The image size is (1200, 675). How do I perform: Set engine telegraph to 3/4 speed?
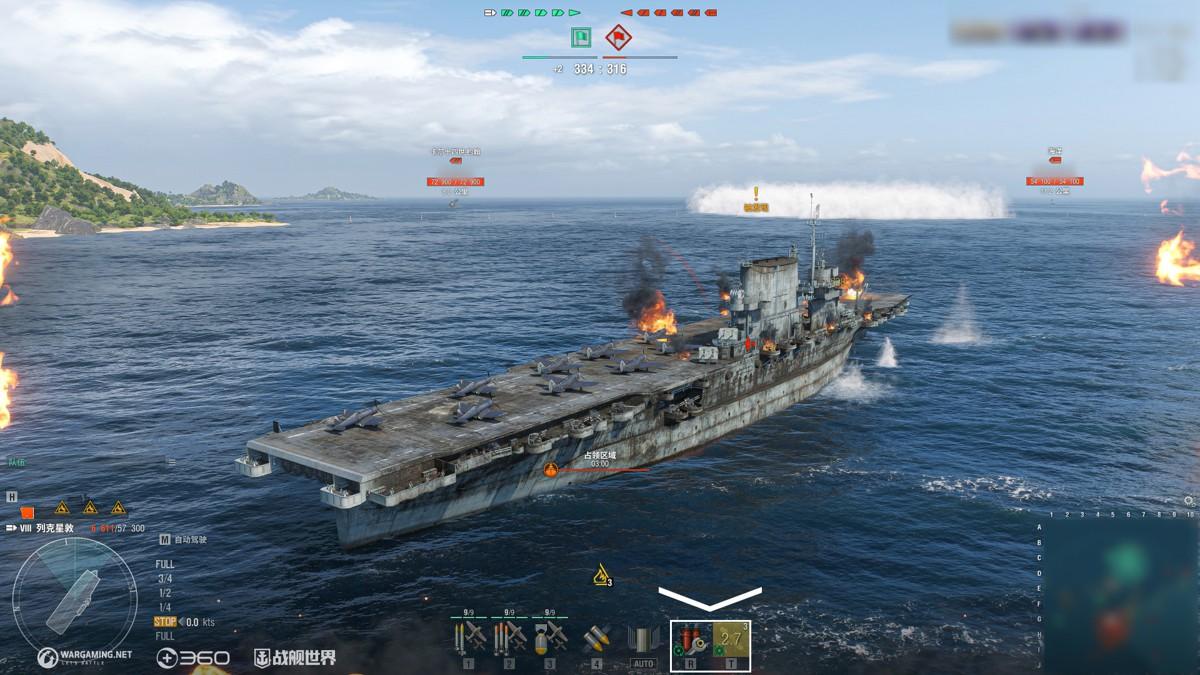tap(164, 578)
